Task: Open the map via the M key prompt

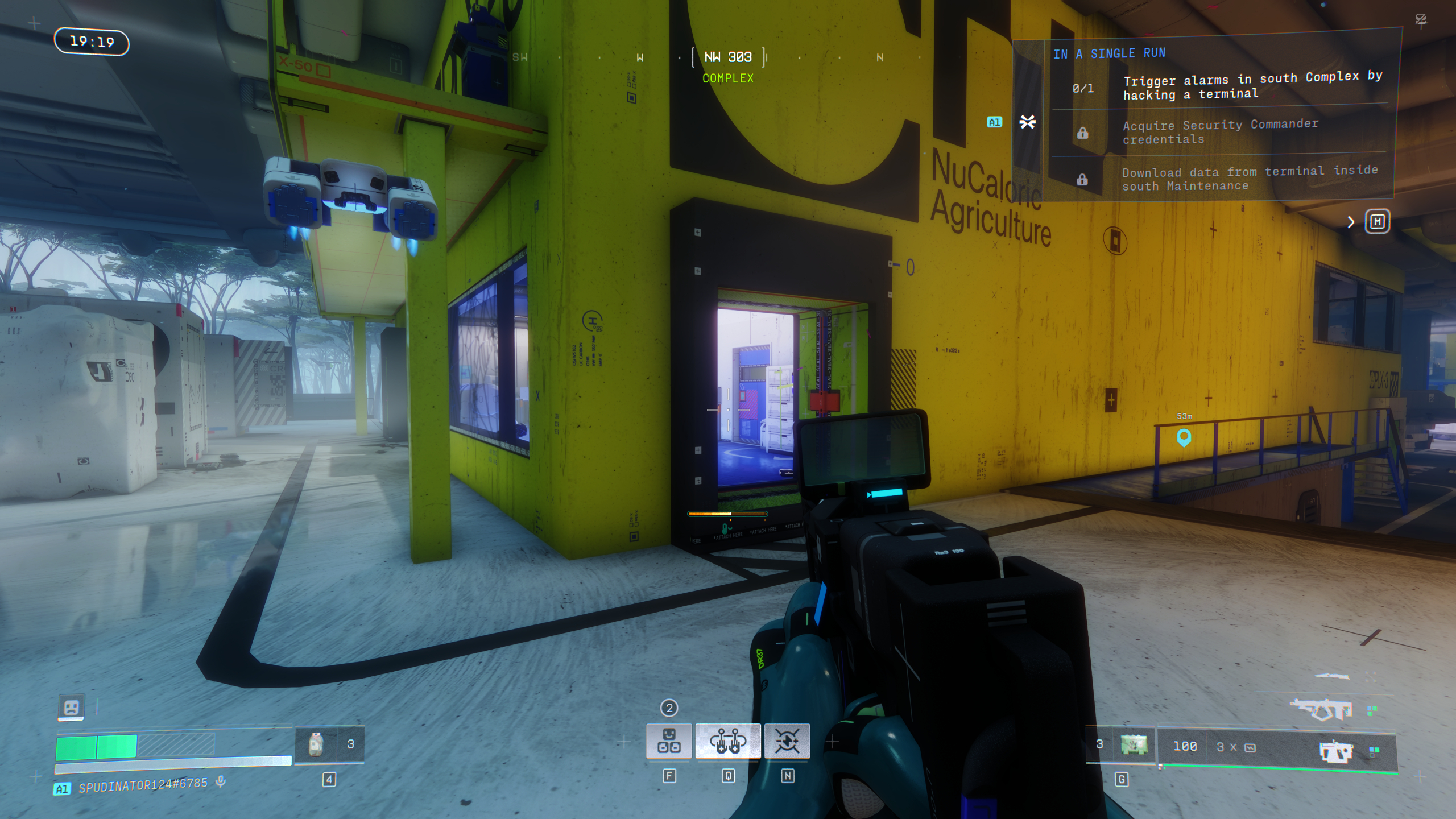Action: (x=1377, y=221)
